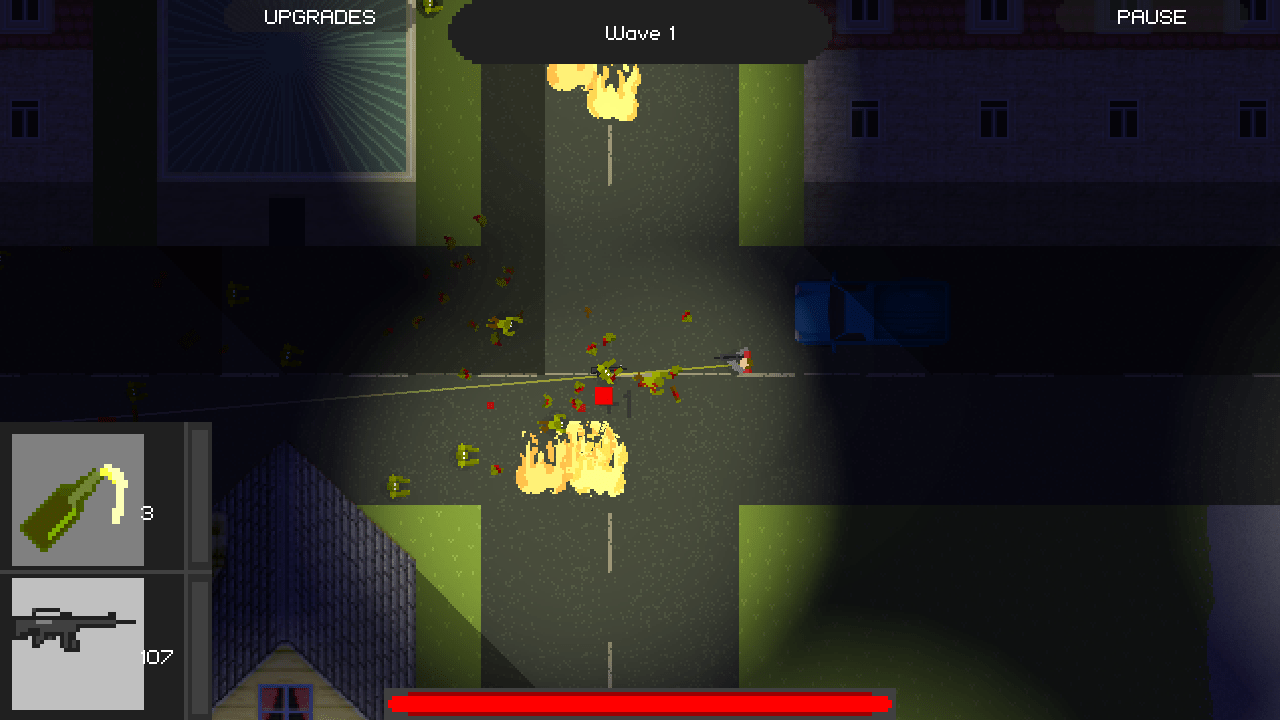Open the PAUSE menu
The width and height of the screenshot is (1280, 720).
(x=1150, y=16)
